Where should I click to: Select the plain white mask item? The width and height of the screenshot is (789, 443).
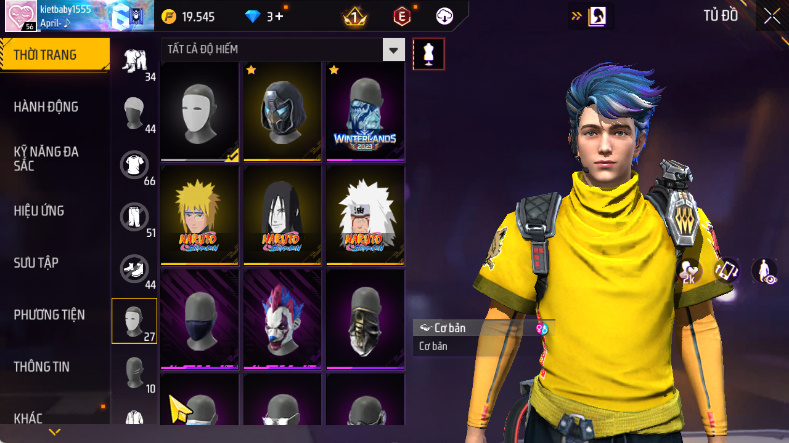point(199,111)
